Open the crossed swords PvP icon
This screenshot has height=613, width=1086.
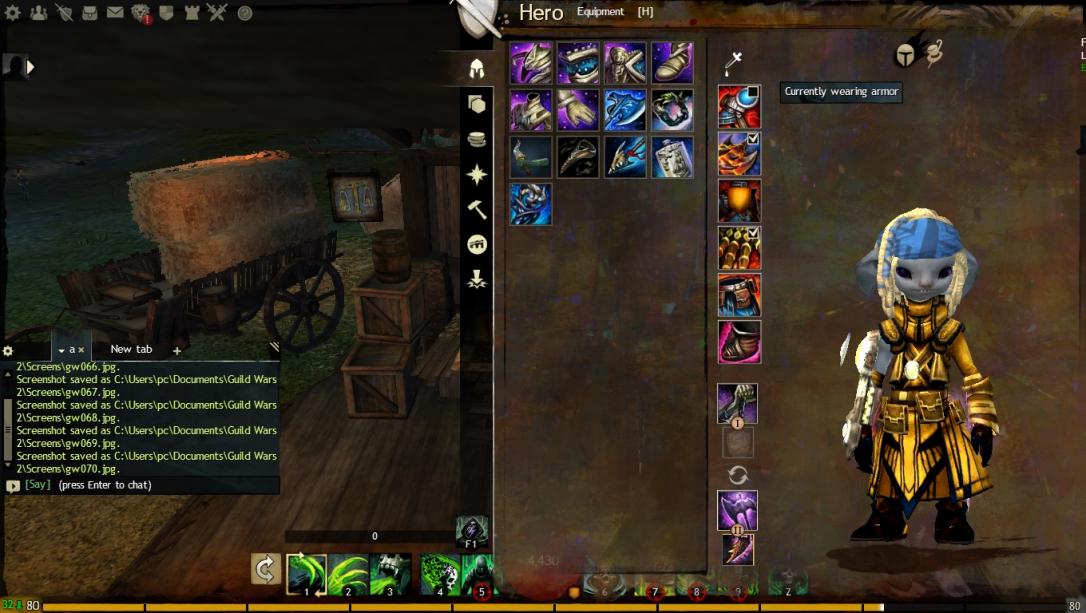click(218, 13)
